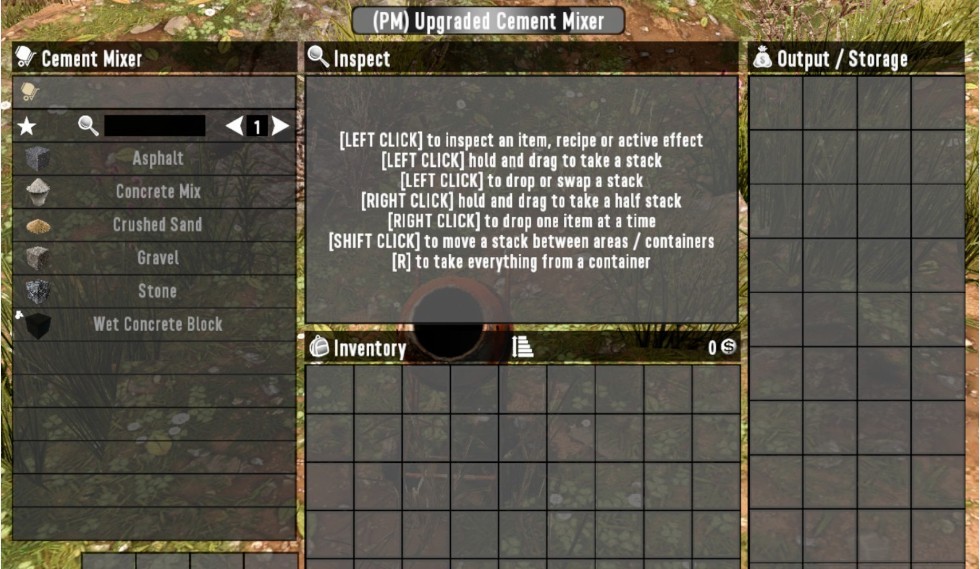Select the Gravel recipe row
980x569 pixels.
click(157, 258)
